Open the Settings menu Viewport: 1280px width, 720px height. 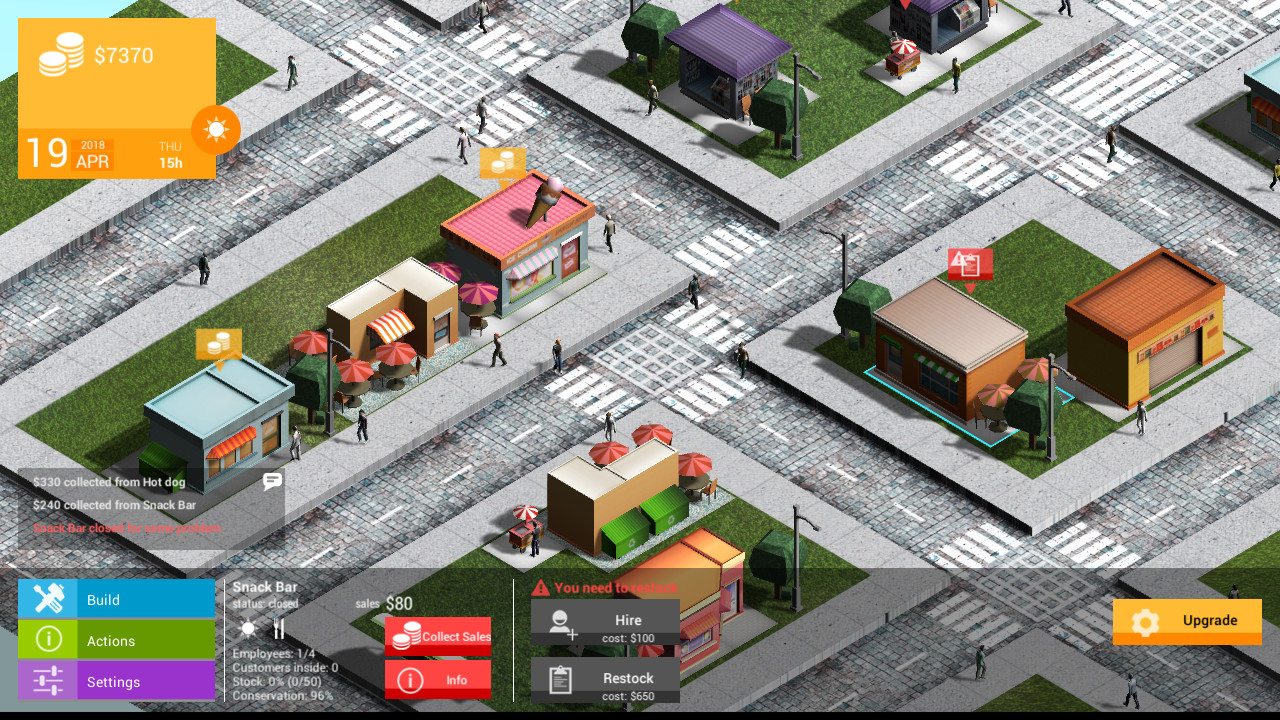point(116,681)
